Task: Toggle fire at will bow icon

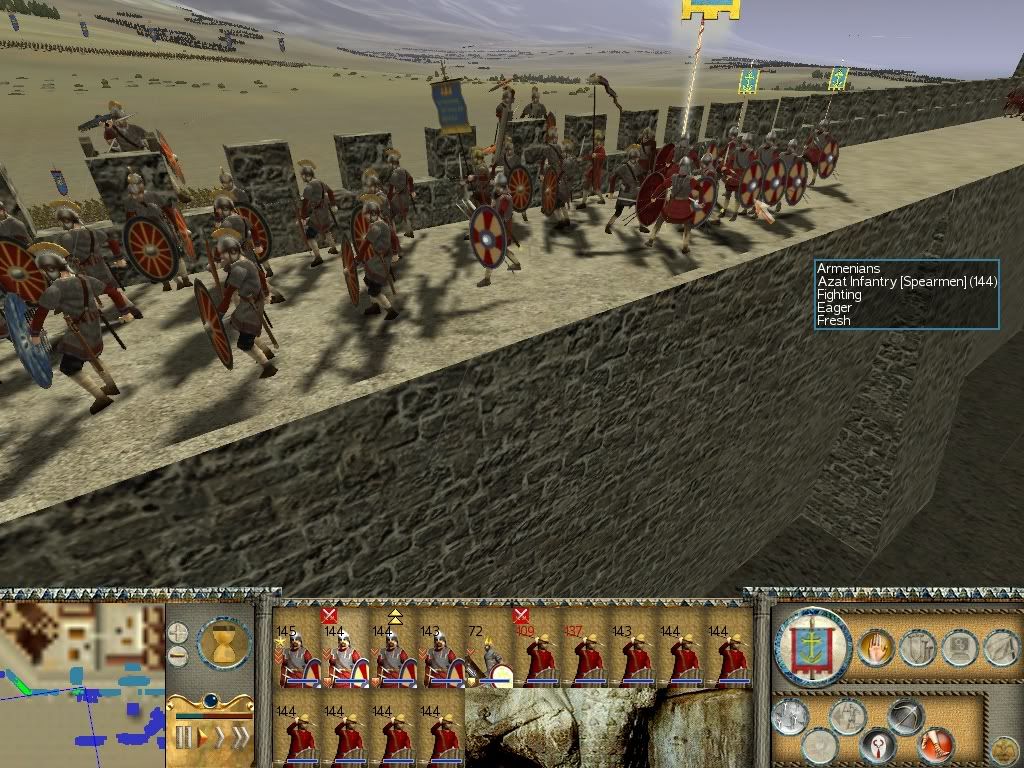Action: (906, 718)
